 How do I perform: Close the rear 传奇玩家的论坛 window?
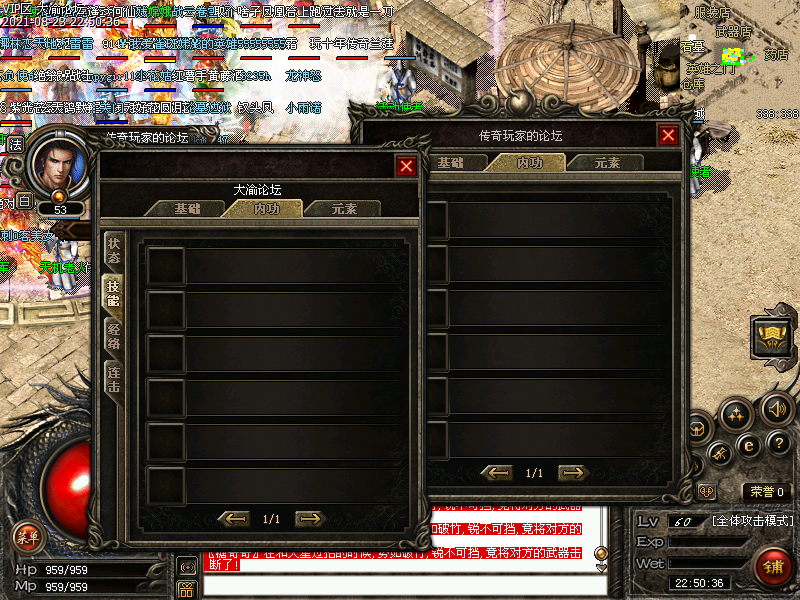click(x=668, y=135)
